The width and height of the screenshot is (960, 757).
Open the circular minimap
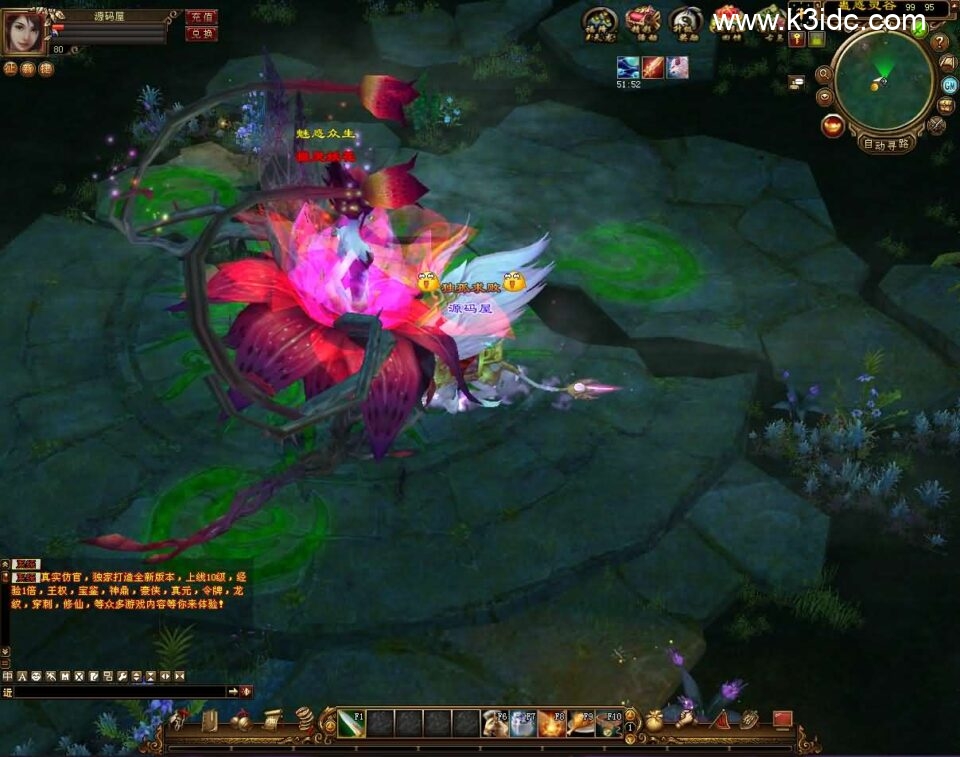pos(883,82)
